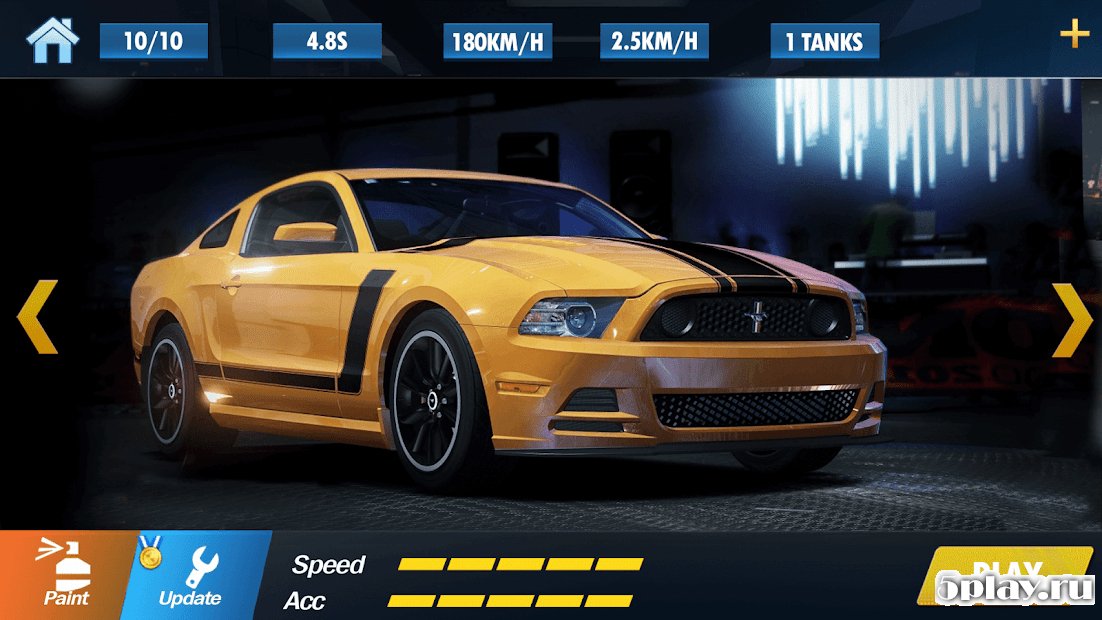
Task: Open the Update upgrades menu
Action: click(192, 575)
